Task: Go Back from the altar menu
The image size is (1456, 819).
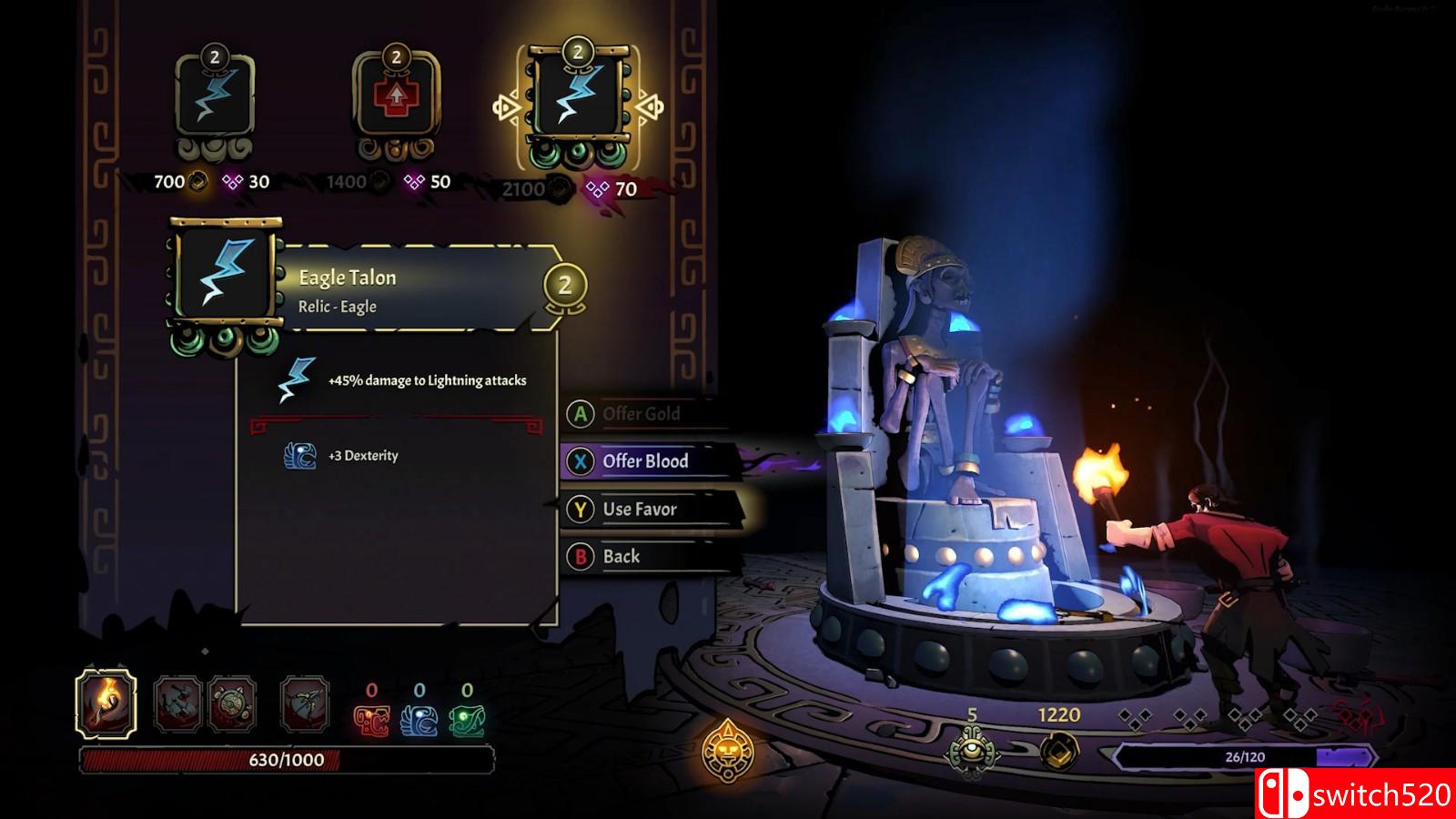Action: pyautogui.click(x=621, y=557)
